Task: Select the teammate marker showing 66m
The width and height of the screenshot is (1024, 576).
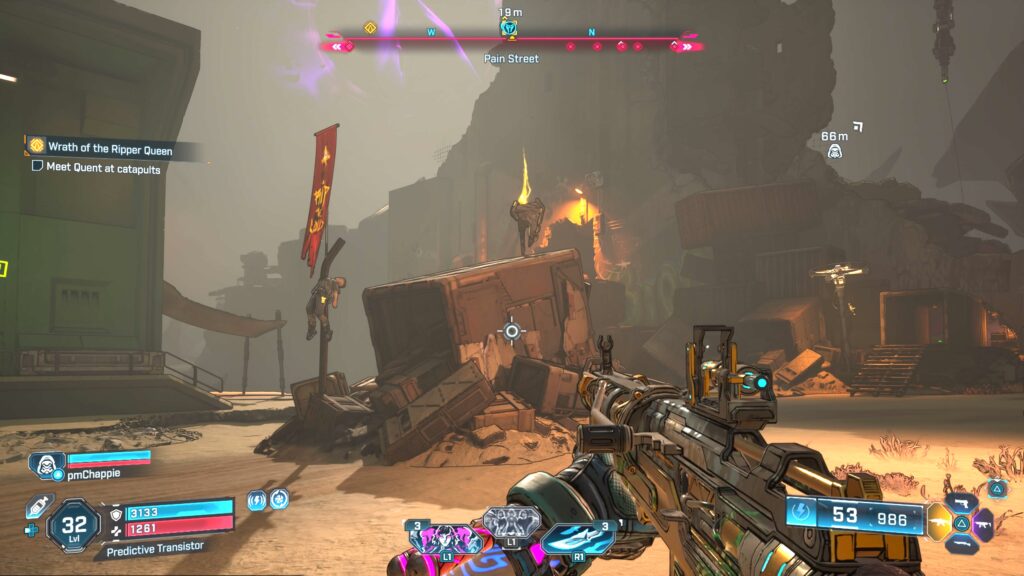Action: point(833,151)
